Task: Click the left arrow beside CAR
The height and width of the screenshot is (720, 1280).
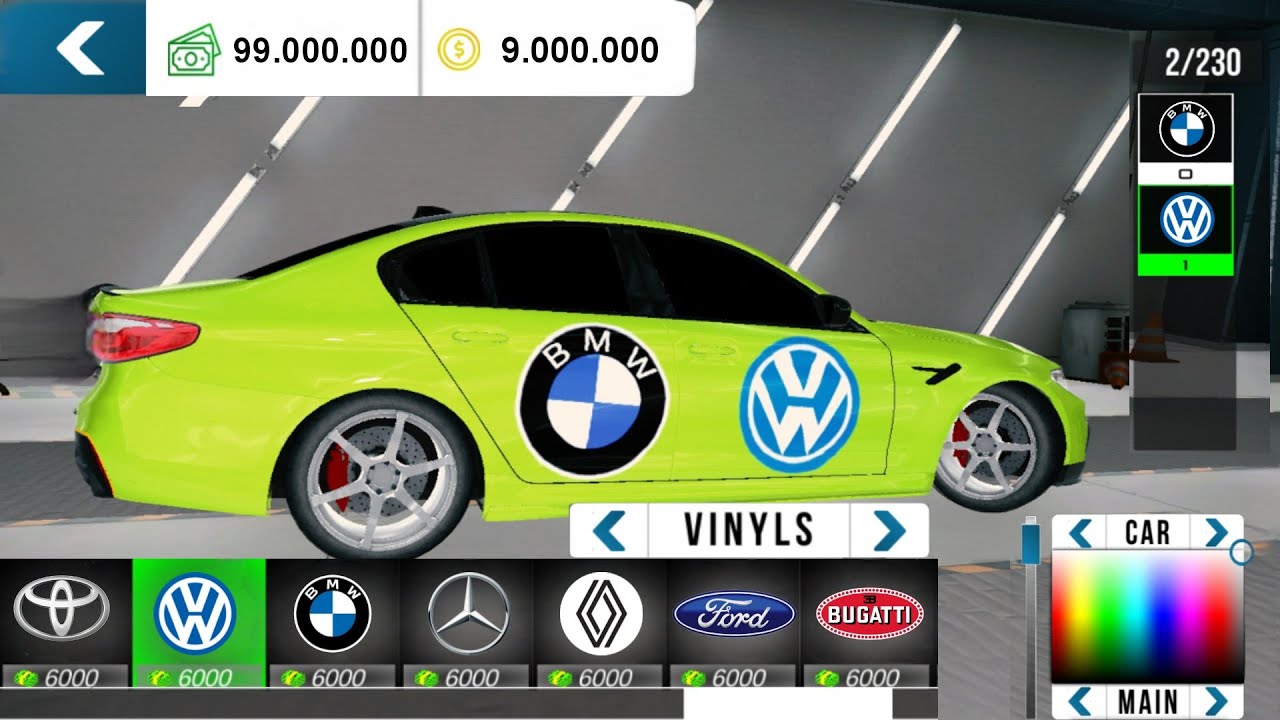Action: coord(1079,532)
